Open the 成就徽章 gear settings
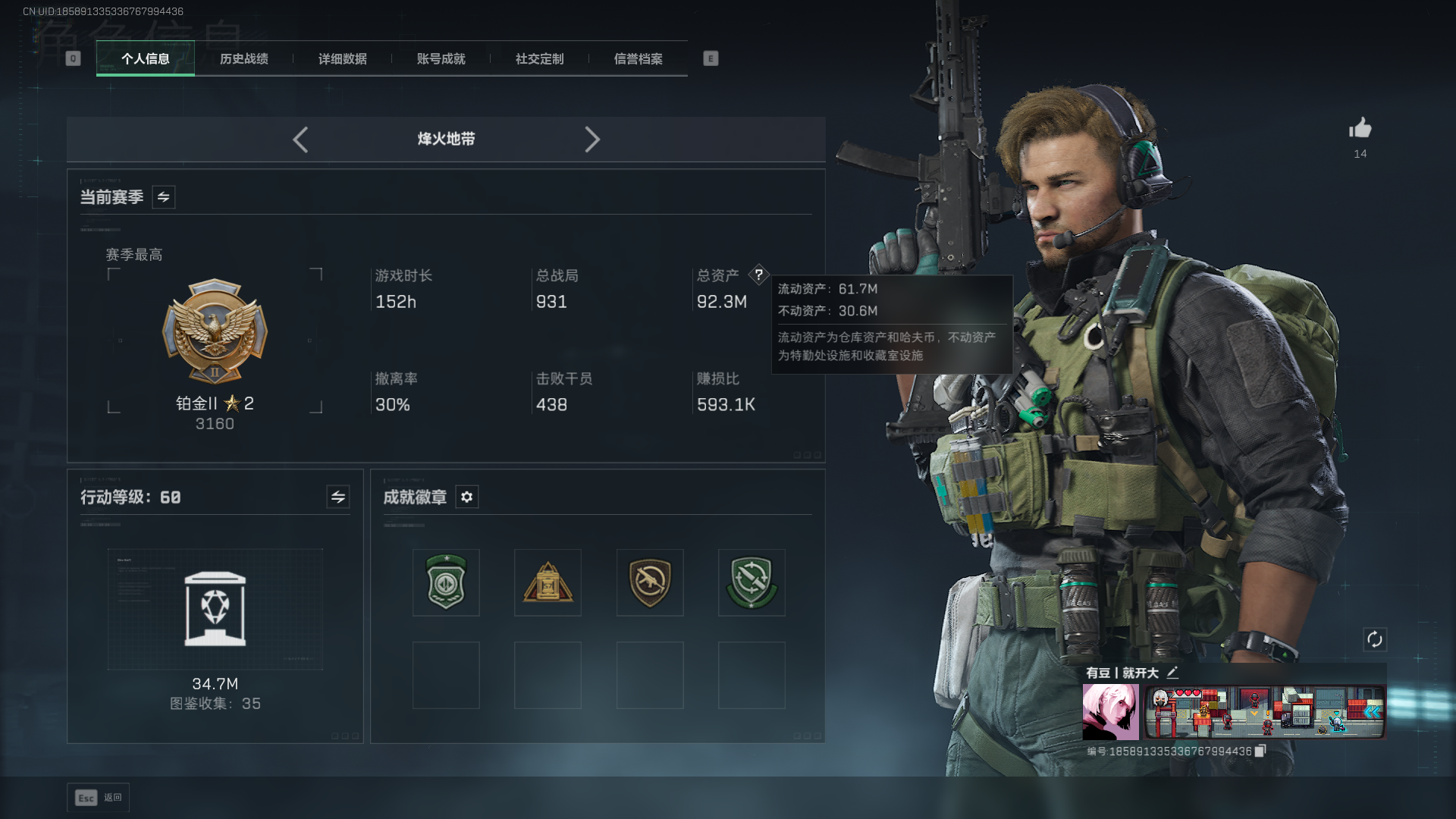Image resolution: width=1456 pixels, height=819 pixels. pyautogui.click(x=467, y=497)
